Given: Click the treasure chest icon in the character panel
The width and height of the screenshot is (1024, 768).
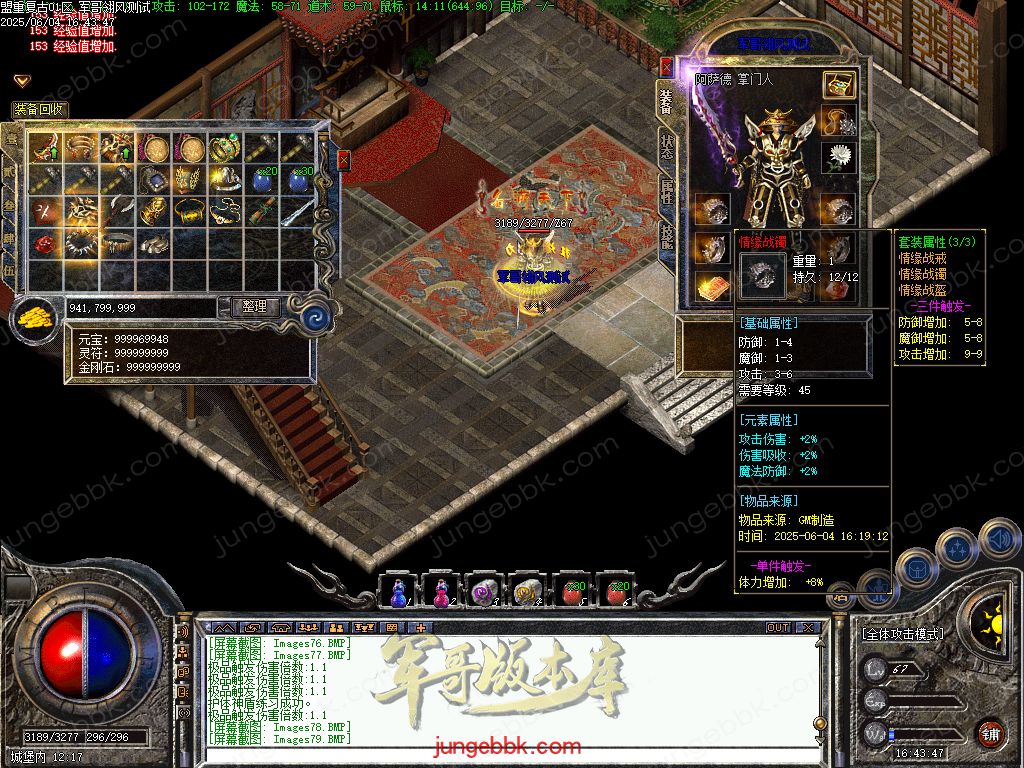Looking at the screenshot, I should click(x=839, y=85).
